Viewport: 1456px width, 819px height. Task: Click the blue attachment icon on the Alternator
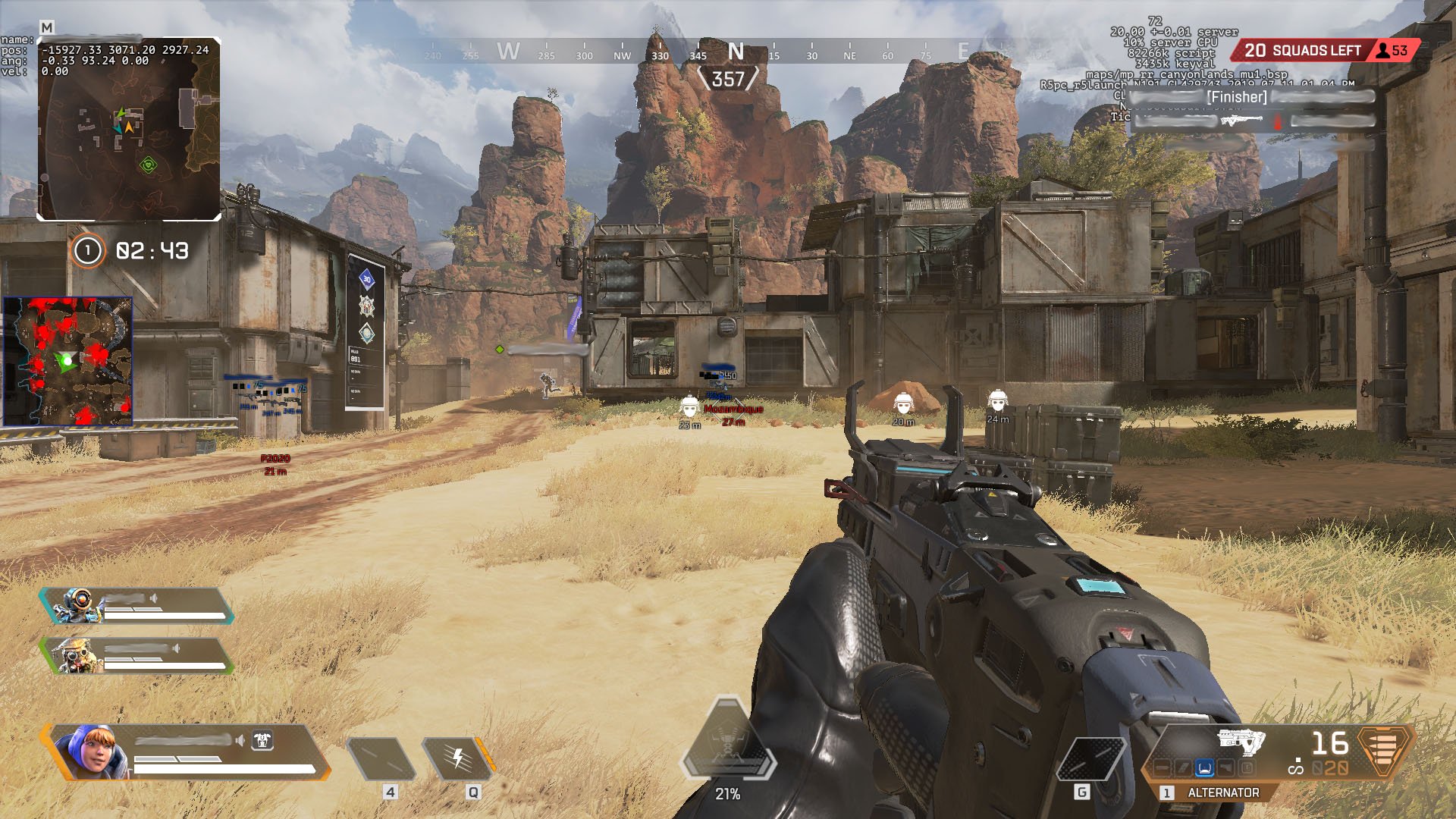click(x=1204, y=768)
